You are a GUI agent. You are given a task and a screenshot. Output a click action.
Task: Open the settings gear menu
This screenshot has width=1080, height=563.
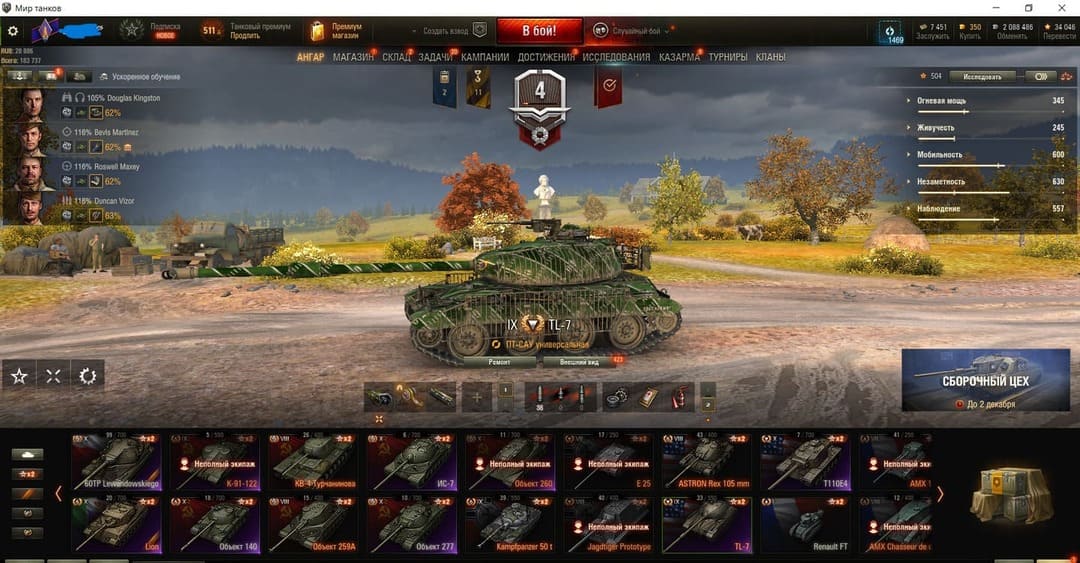coord(13,31)
